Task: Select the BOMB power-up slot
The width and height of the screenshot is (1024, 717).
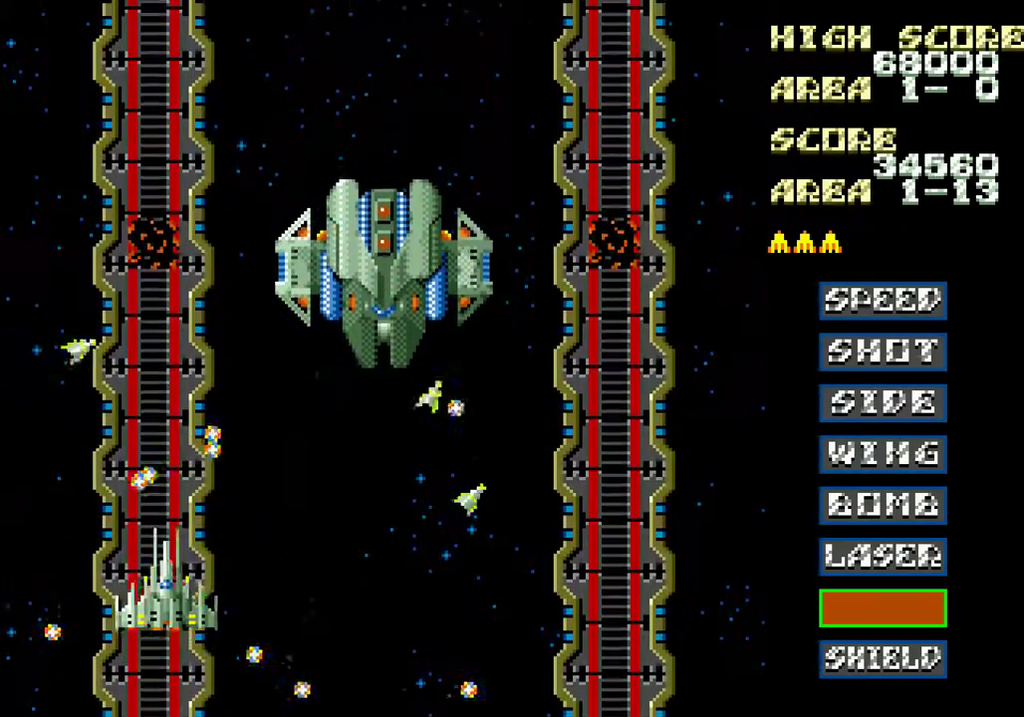Action: pyautogui.click(x=882, y=505)
